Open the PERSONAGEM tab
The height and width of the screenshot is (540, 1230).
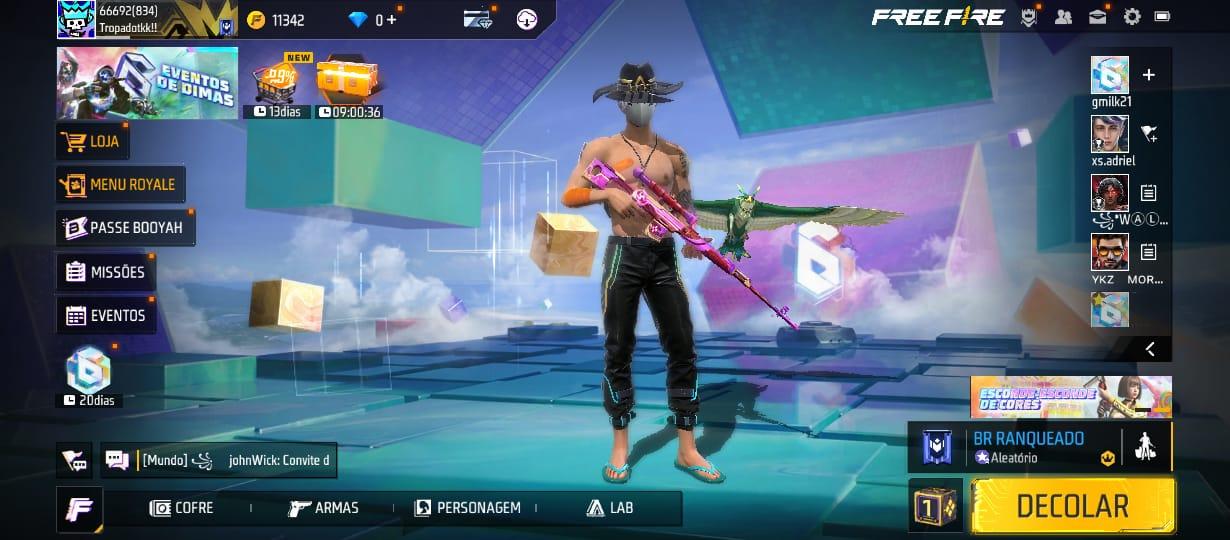tap(468, 508)
